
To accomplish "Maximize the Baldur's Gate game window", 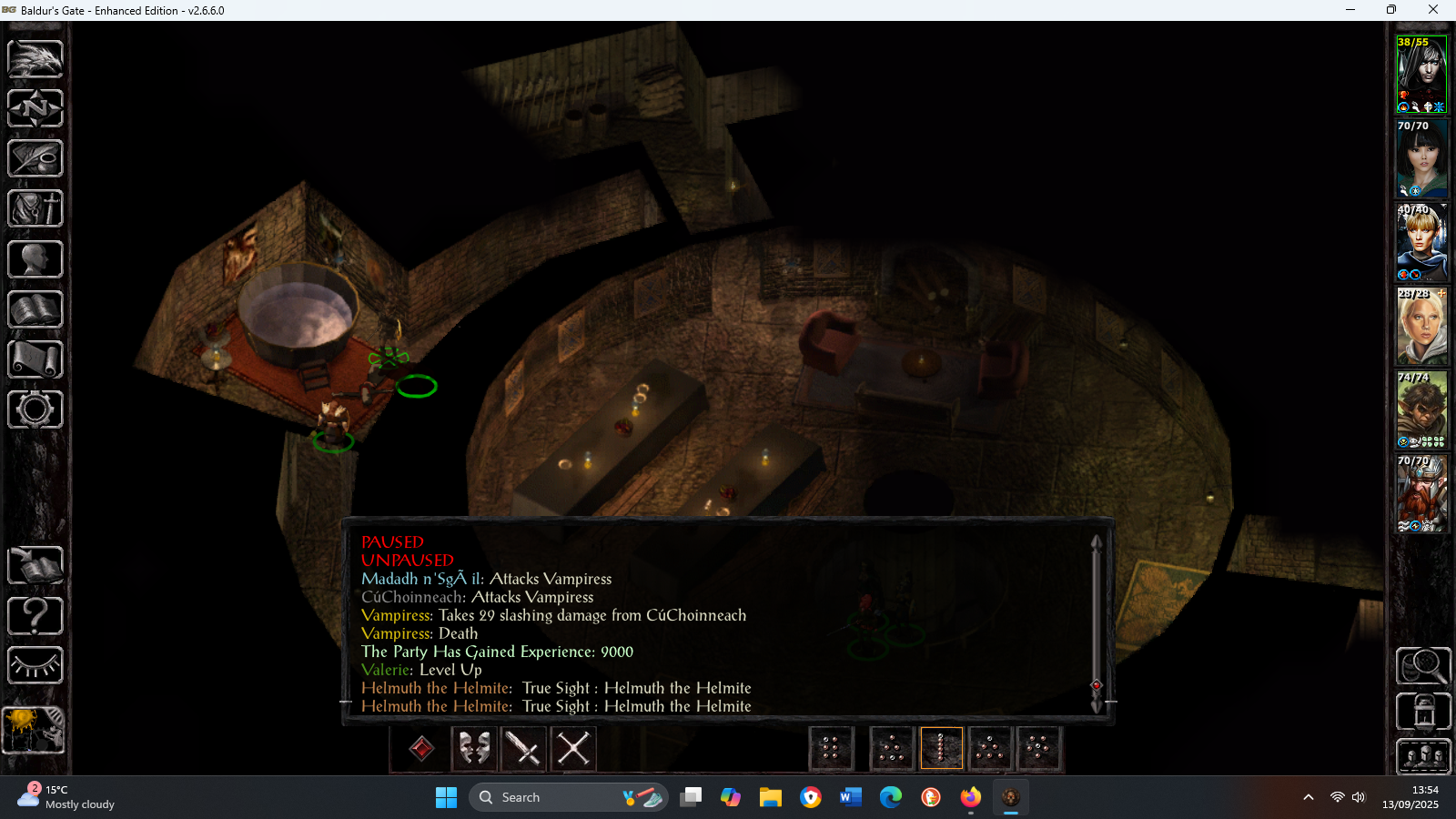I will [x=1390, y=10].
